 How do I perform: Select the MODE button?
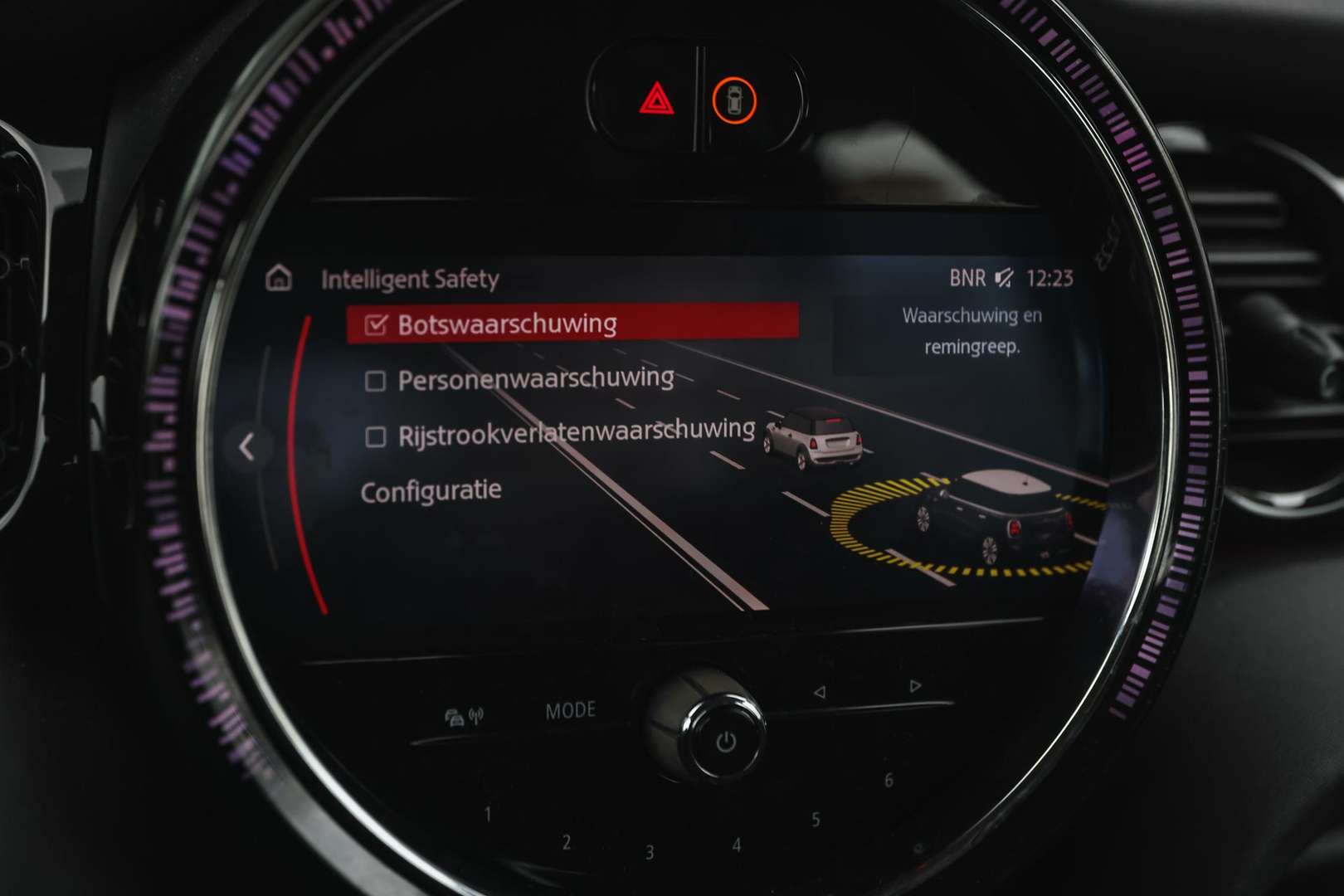570,711
